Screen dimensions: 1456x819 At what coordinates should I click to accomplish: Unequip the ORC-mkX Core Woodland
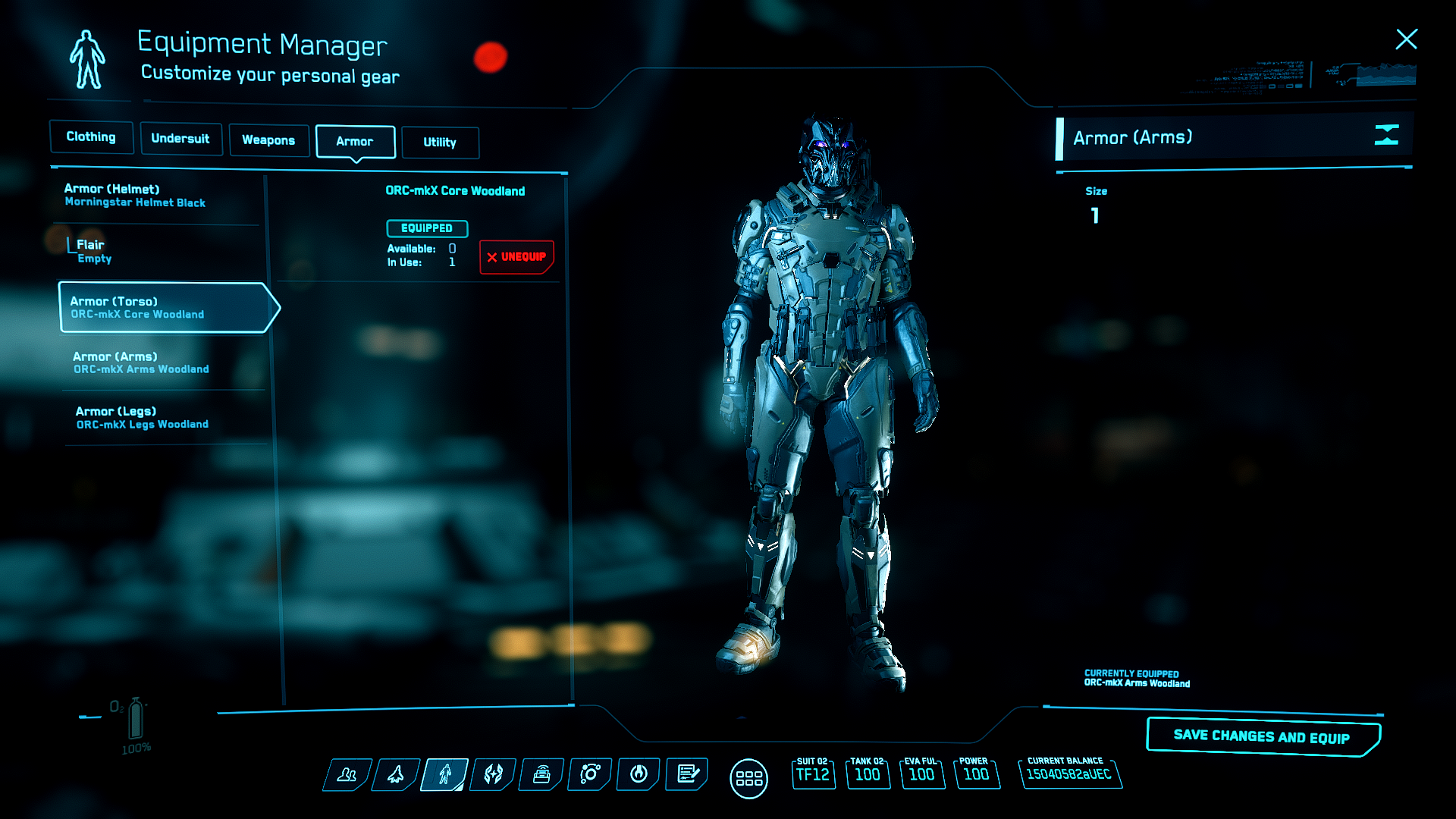(516, 257)
